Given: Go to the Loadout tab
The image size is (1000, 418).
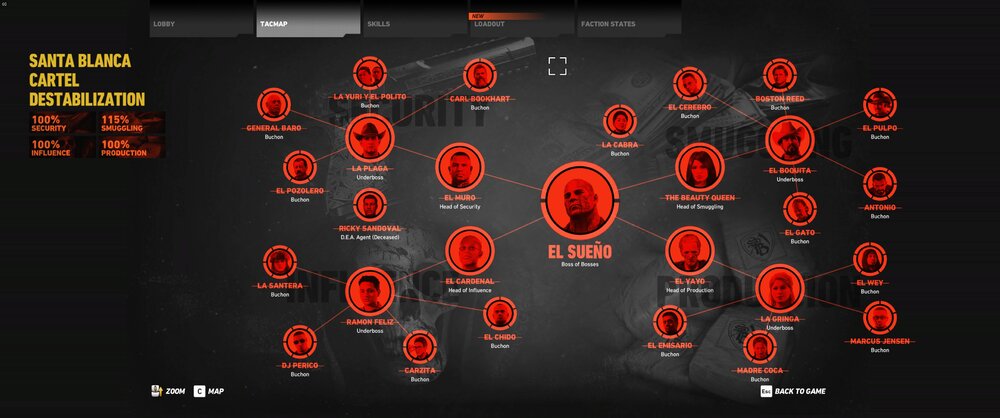Looking at the screenshot, I should tap(520, 22).
